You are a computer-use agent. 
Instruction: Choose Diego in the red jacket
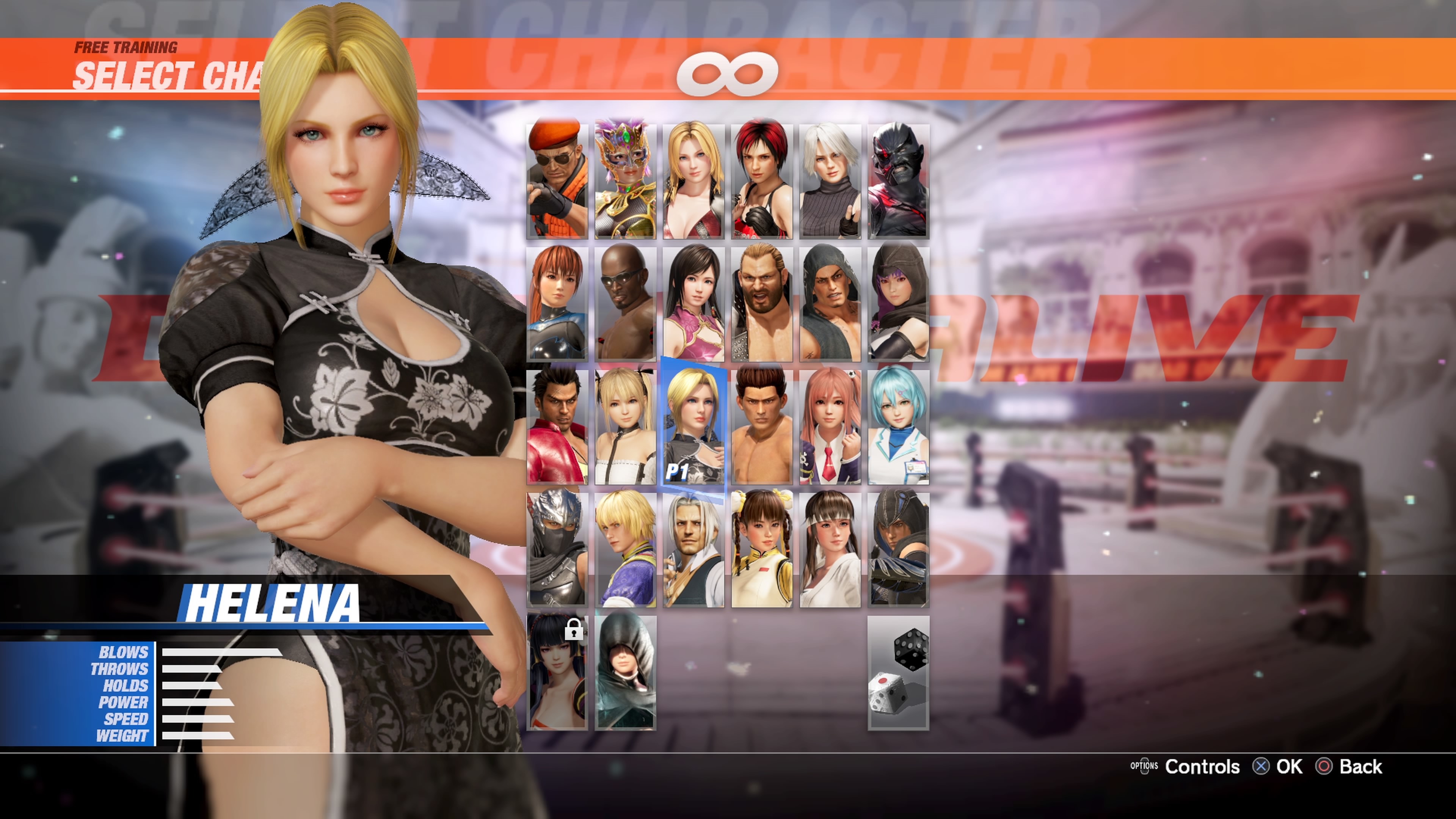(x=557, y=427)
